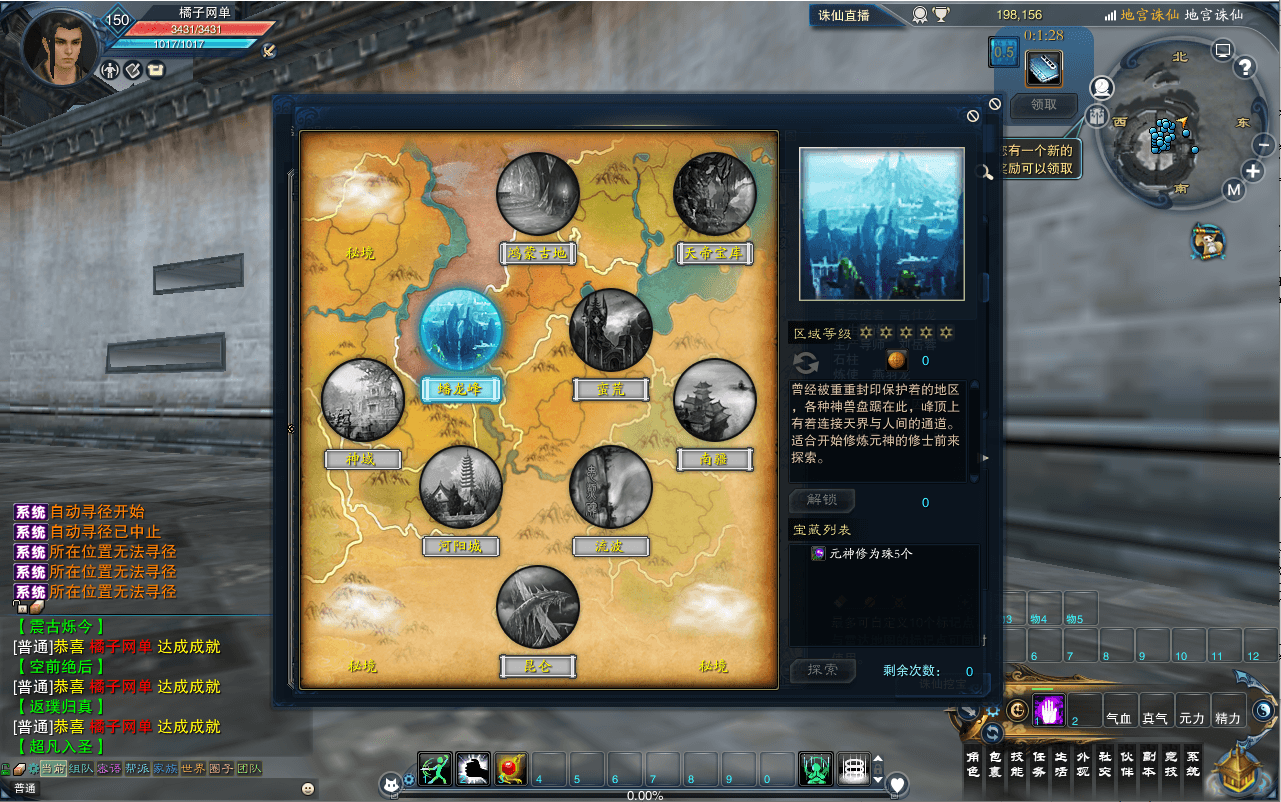Click the 探索 explore button
Viewport: 1281px width, 802px height.
(x=823, y=670)
